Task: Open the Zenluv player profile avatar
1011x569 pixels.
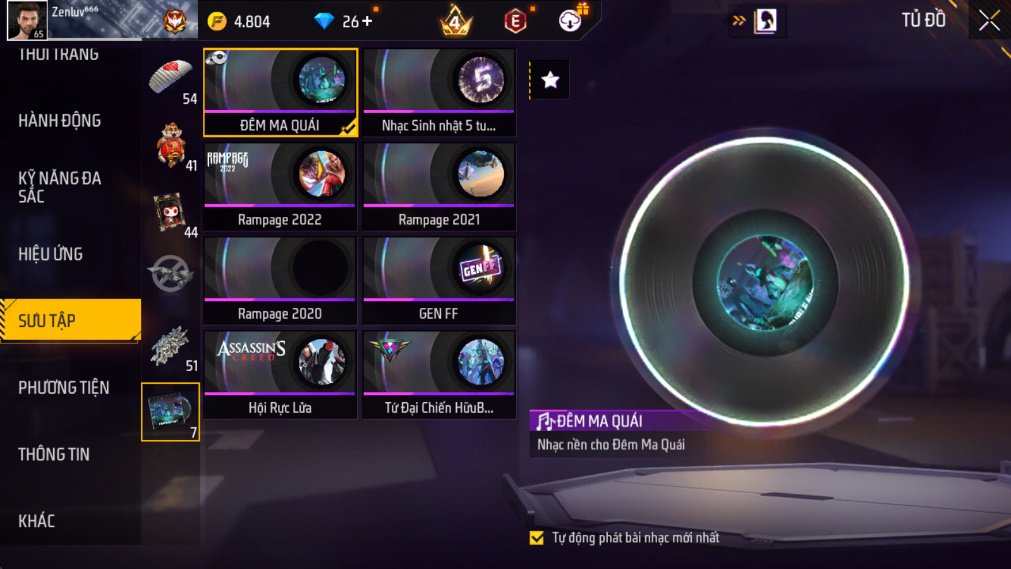Action: [26, 20]
